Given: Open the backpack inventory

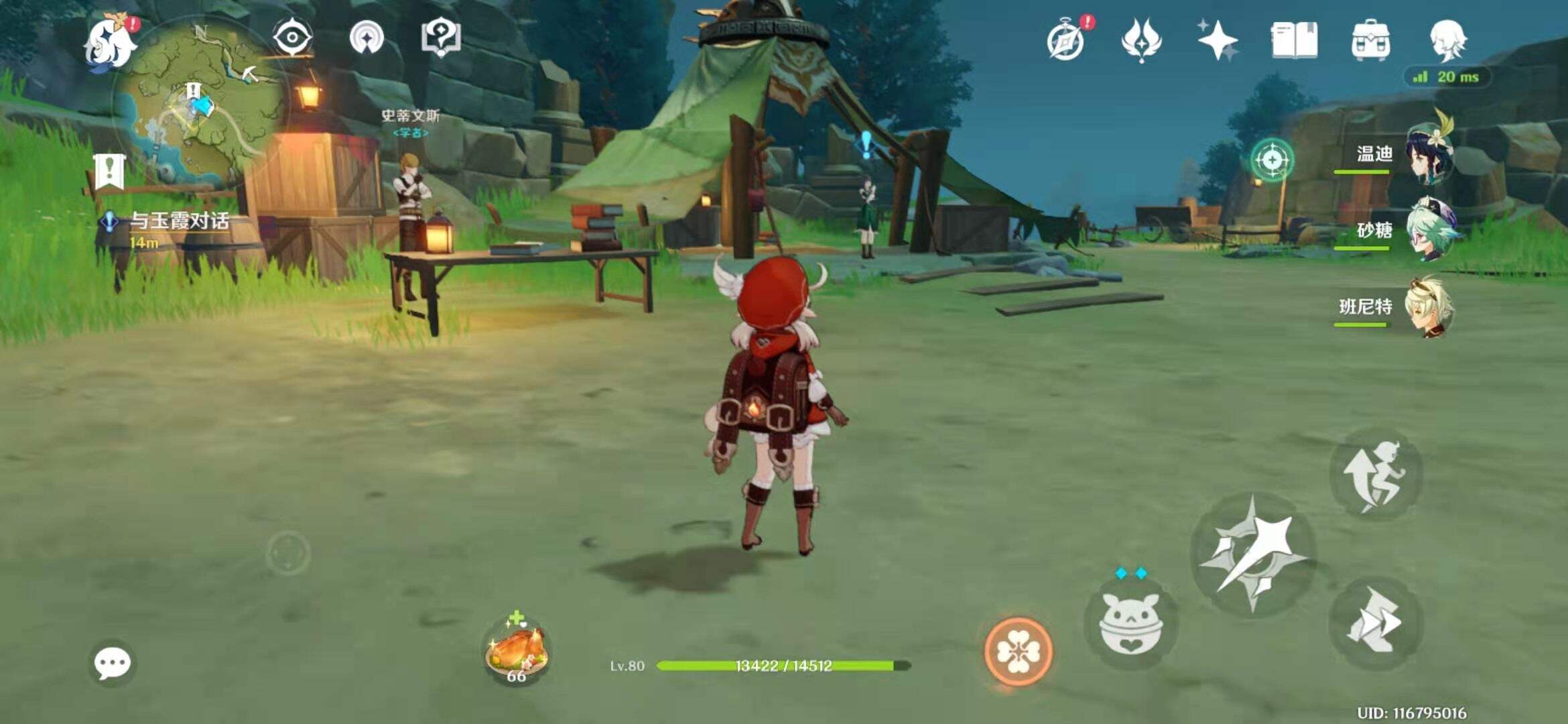Looking at the screenshot, I should click(1370, 40).
